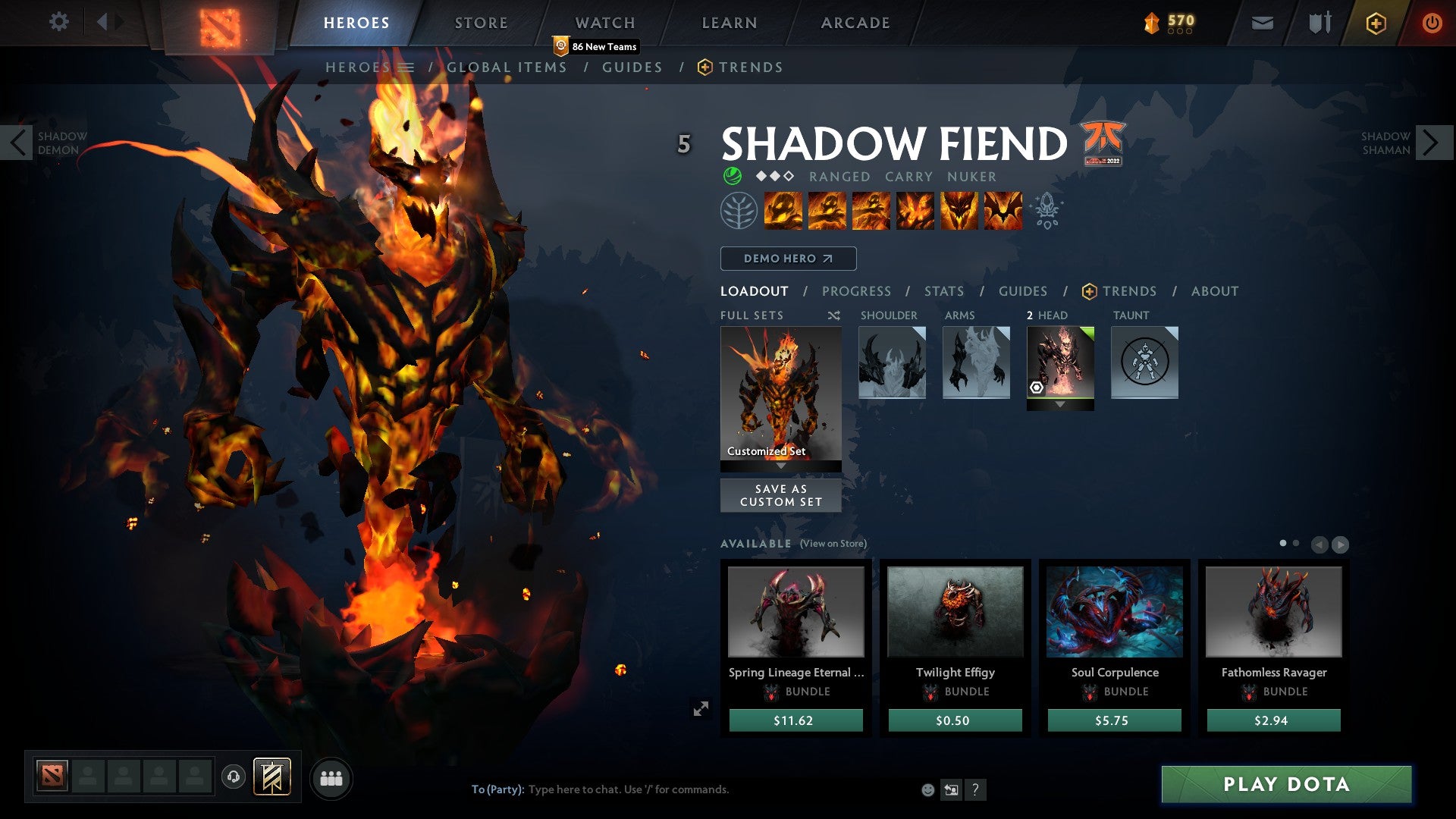Click the power button to exit Dota
Screen dimensions: 1456x819
tap(1433, 23)
